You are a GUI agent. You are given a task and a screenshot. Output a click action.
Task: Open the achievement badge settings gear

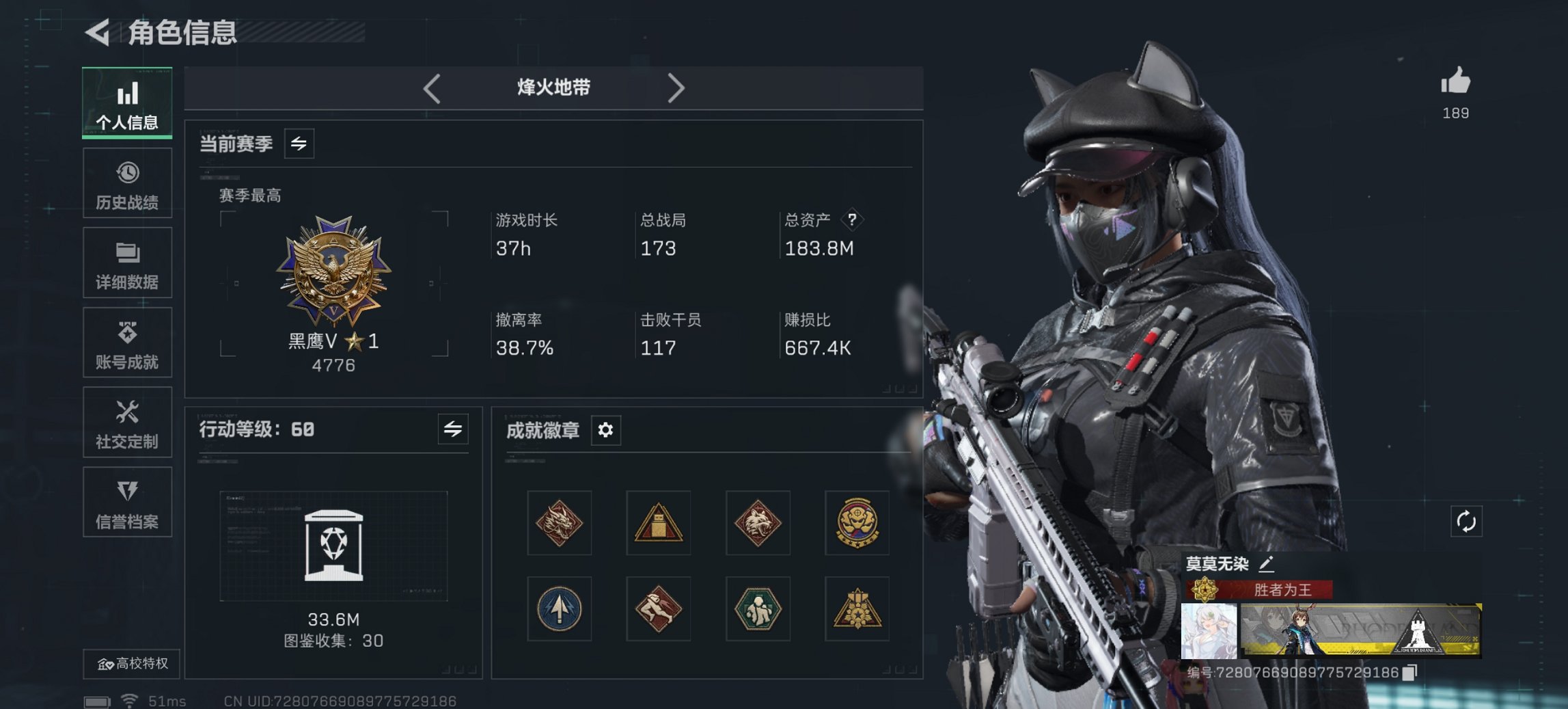point(604,431)
